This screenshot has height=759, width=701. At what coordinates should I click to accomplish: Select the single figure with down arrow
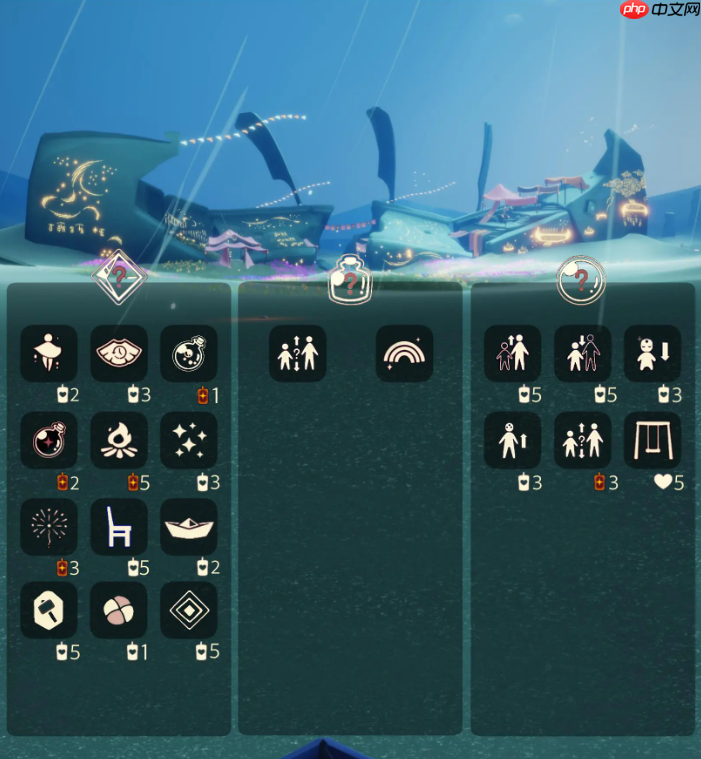[x=652, y=353]
